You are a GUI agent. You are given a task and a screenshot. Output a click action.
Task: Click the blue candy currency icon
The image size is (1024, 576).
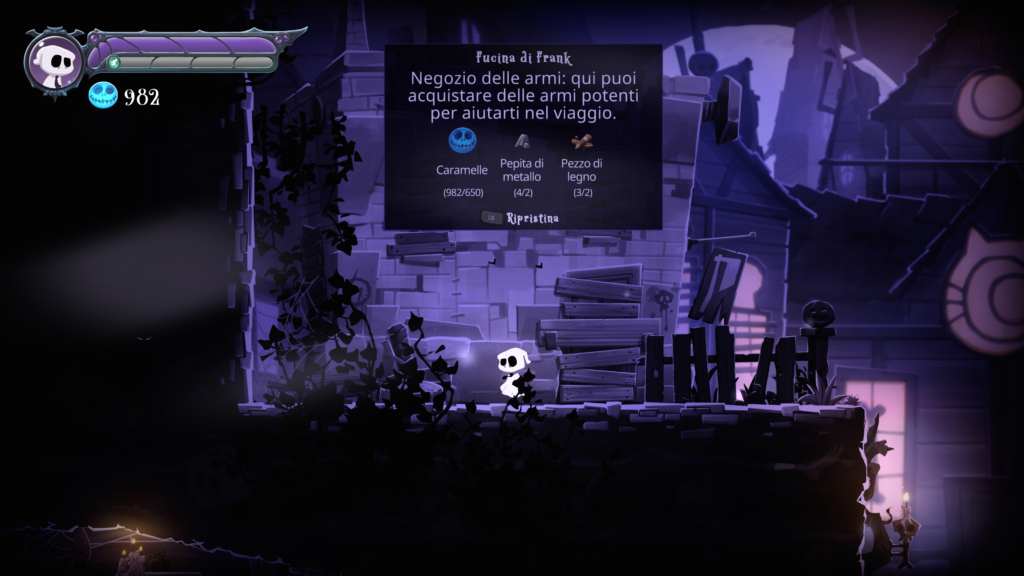(x=103, y=96)
